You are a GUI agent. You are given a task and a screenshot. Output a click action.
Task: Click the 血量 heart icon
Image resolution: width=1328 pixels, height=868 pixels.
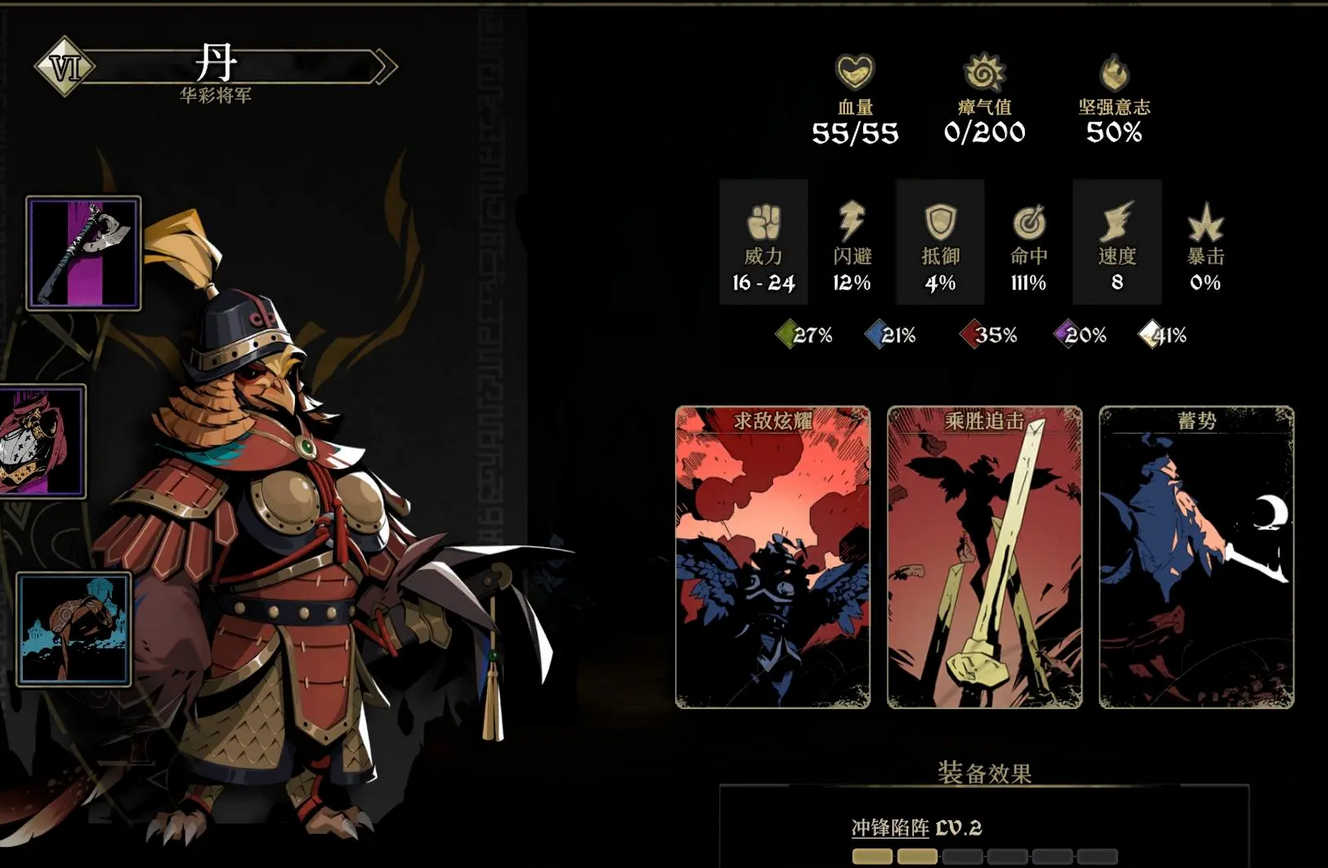point(855,68)
